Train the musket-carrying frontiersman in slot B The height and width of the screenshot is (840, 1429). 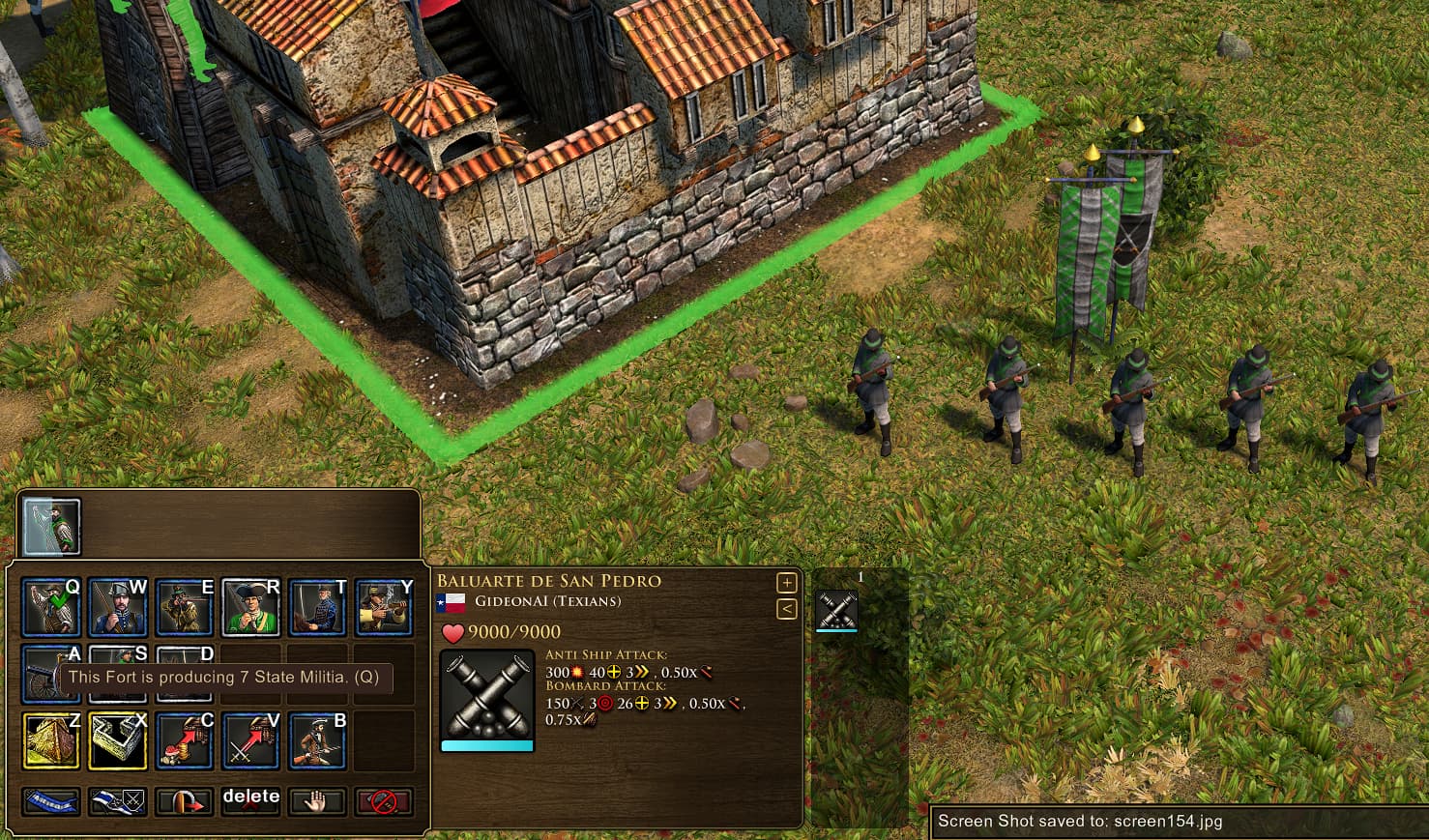317,740
